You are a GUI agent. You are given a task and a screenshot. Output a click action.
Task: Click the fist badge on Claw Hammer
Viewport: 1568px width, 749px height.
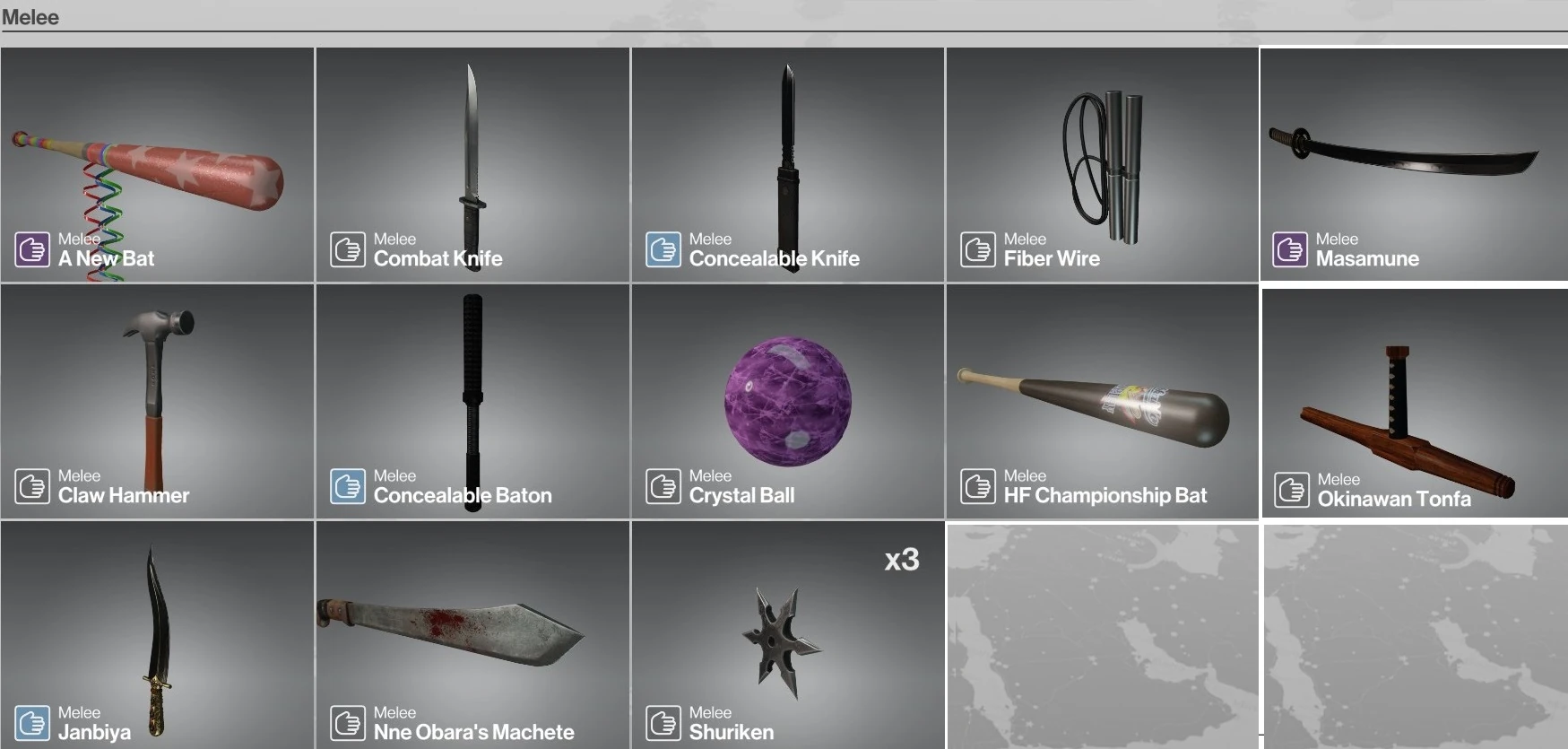coord(32,486)
